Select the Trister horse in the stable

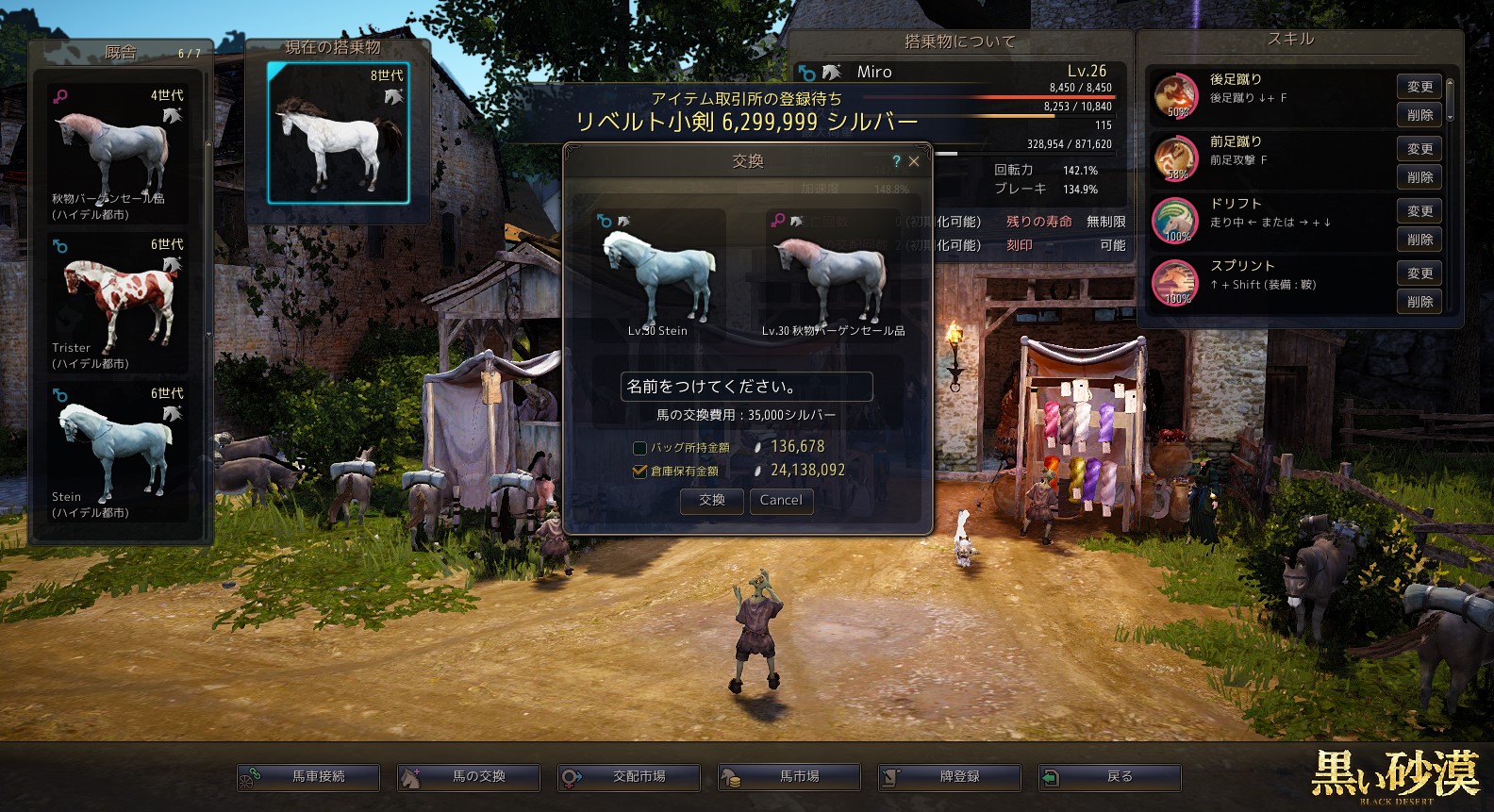(118, 302)
